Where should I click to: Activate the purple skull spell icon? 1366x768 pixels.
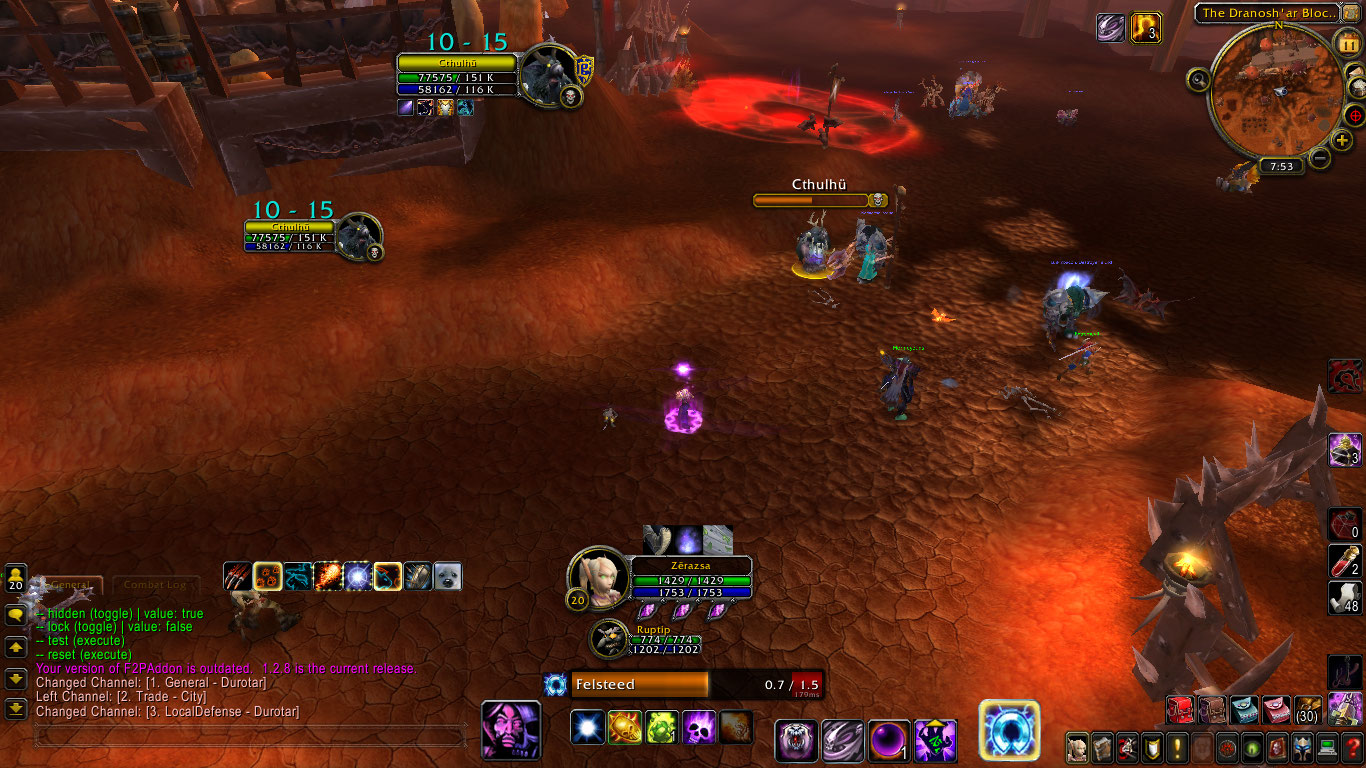click(x=699, y=726)
